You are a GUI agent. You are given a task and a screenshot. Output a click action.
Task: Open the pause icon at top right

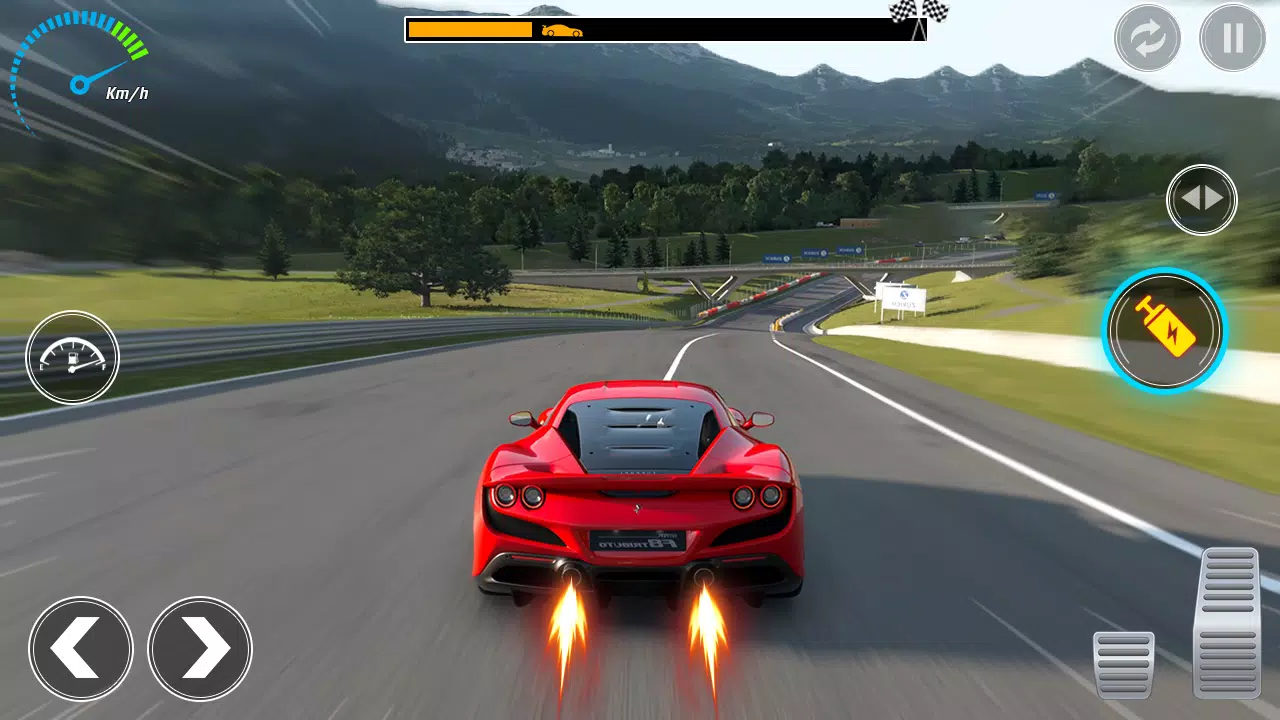(x=1231, y=38)
